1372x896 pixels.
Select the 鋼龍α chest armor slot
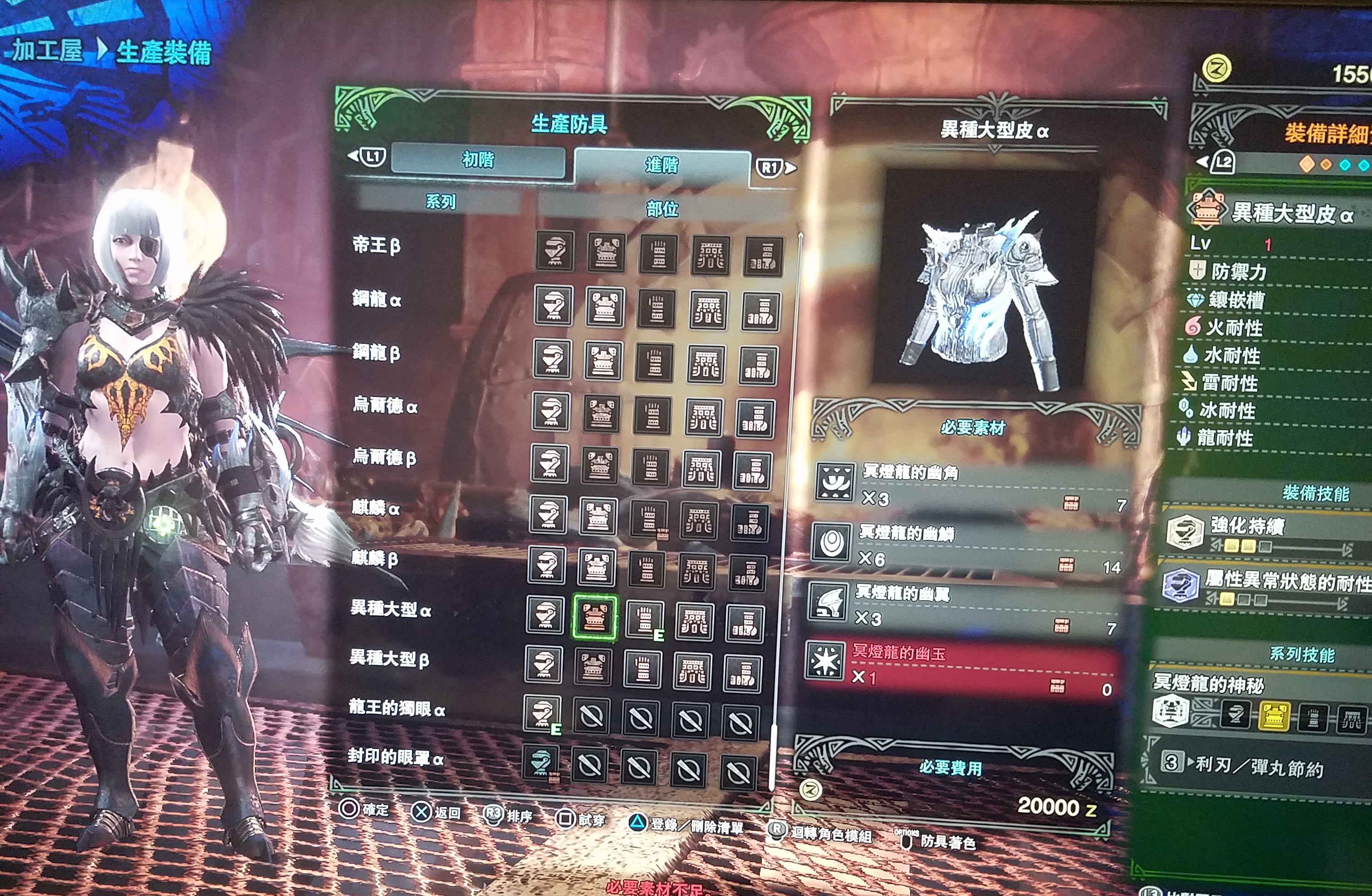[604, 307]
